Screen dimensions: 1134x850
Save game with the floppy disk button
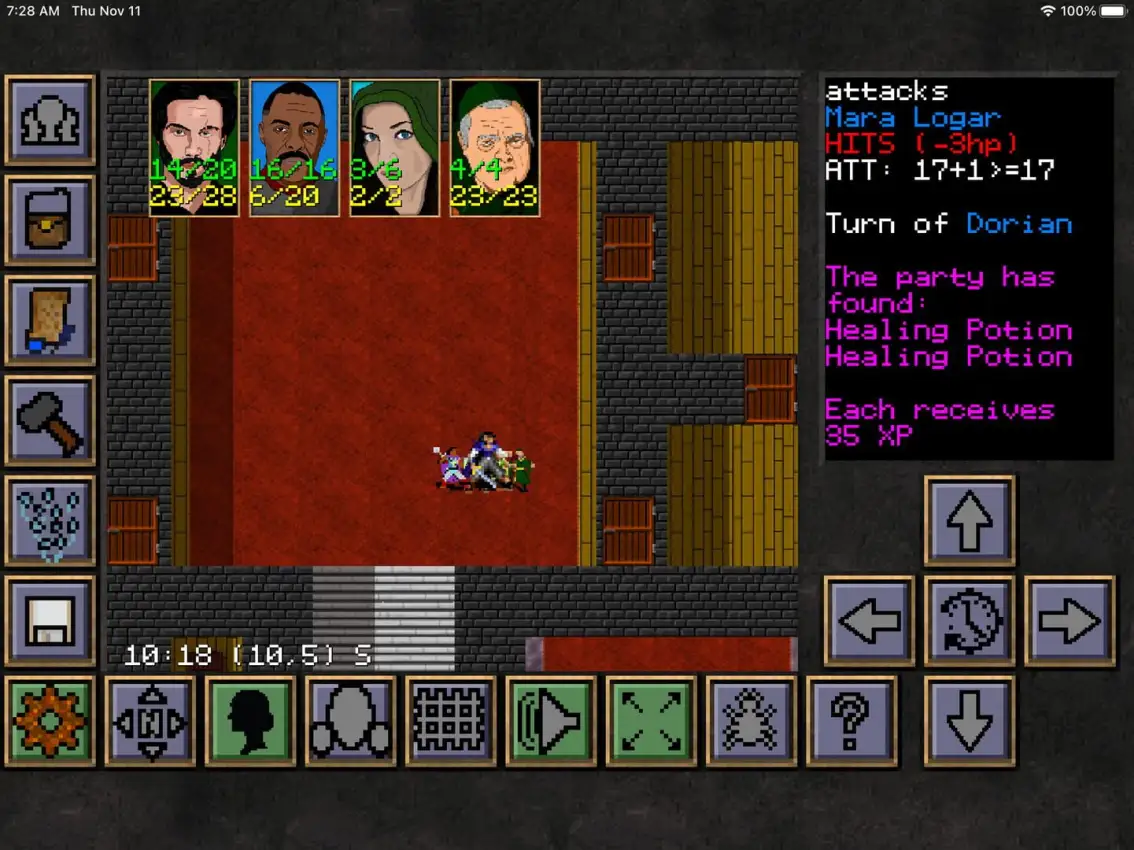(50, 620)
